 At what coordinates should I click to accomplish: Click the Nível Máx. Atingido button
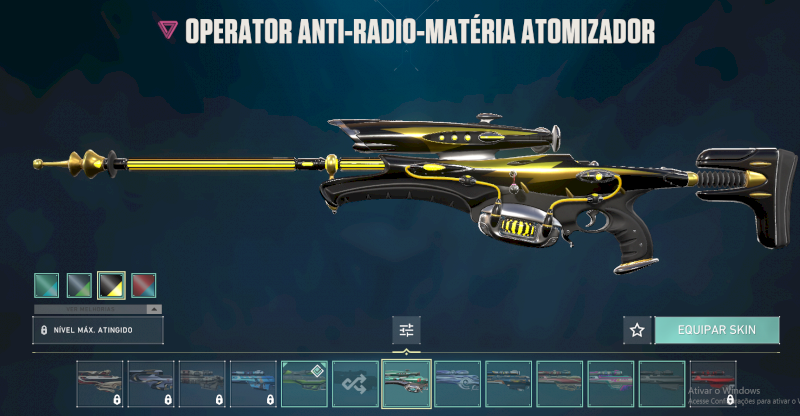[x=97, y=329]
